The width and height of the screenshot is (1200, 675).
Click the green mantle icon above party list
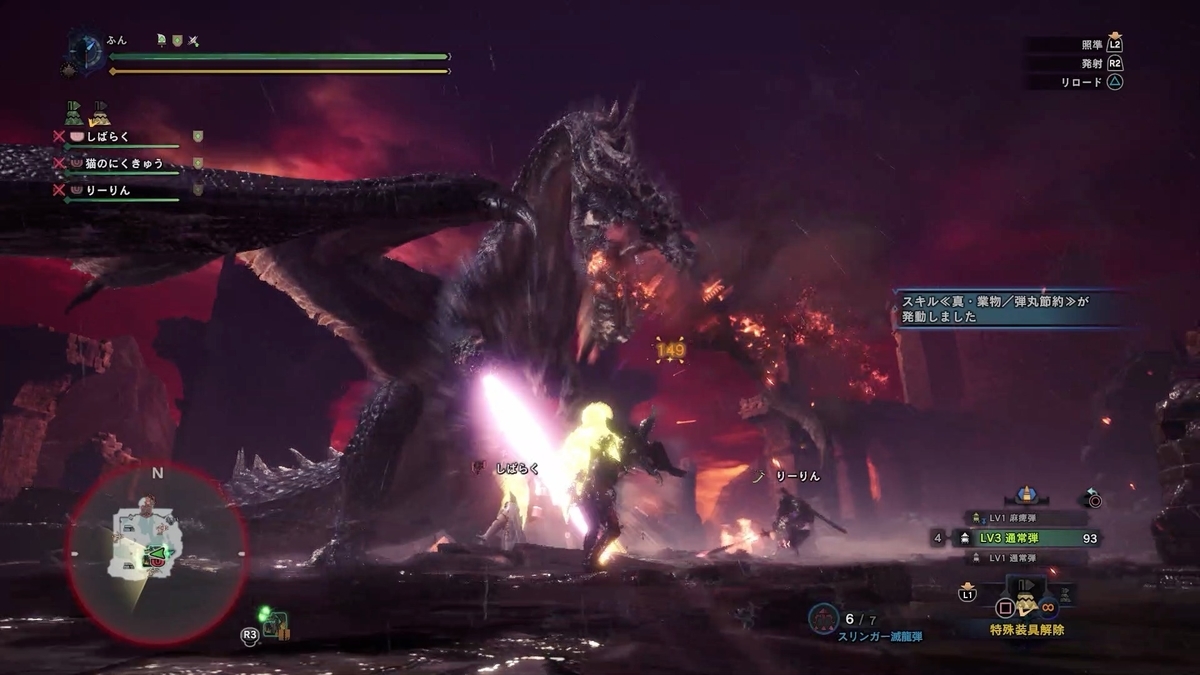(x=73, y=112)
